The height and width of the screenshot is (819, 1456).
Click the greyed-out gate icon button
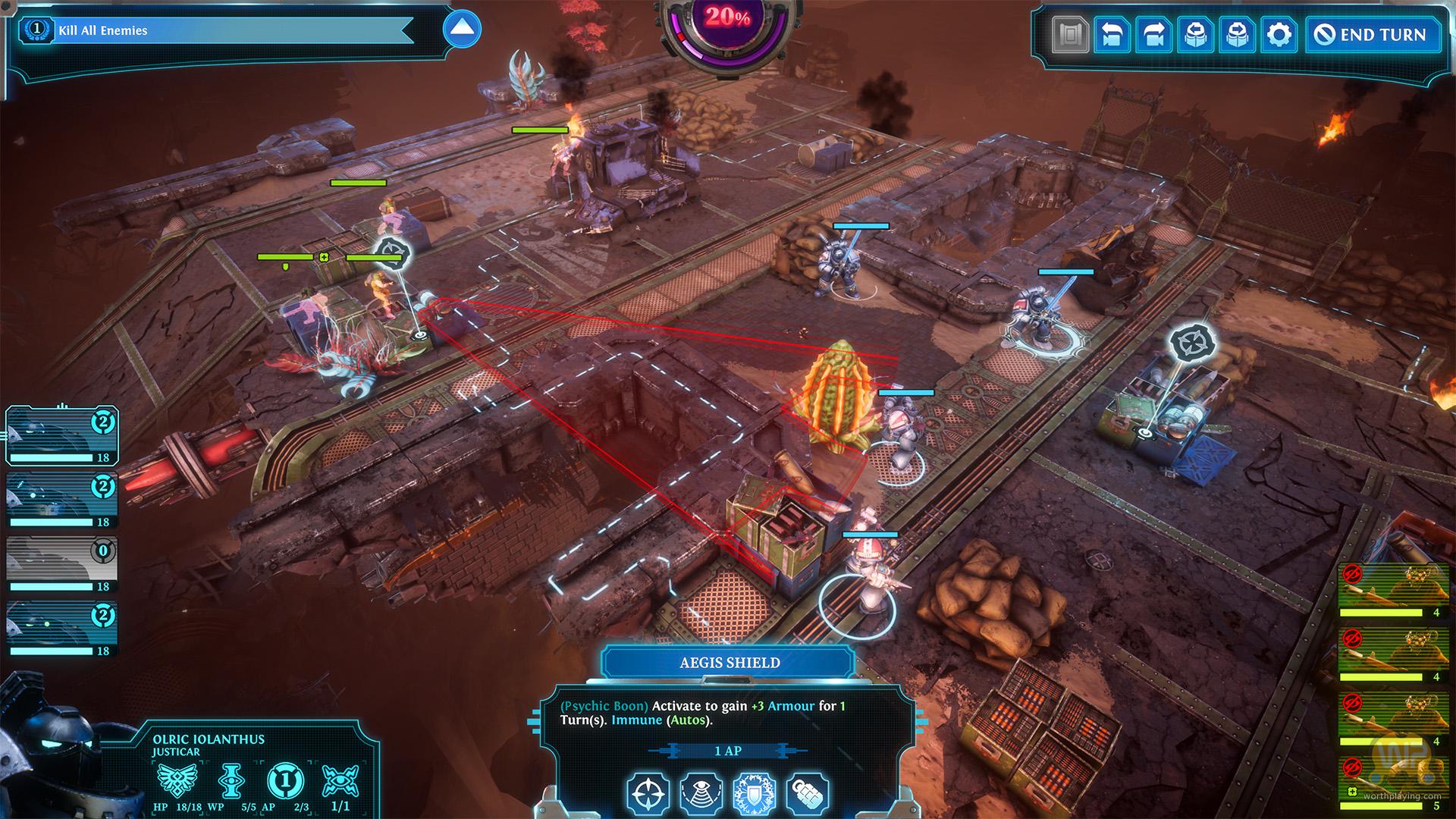coord(1070,35)
